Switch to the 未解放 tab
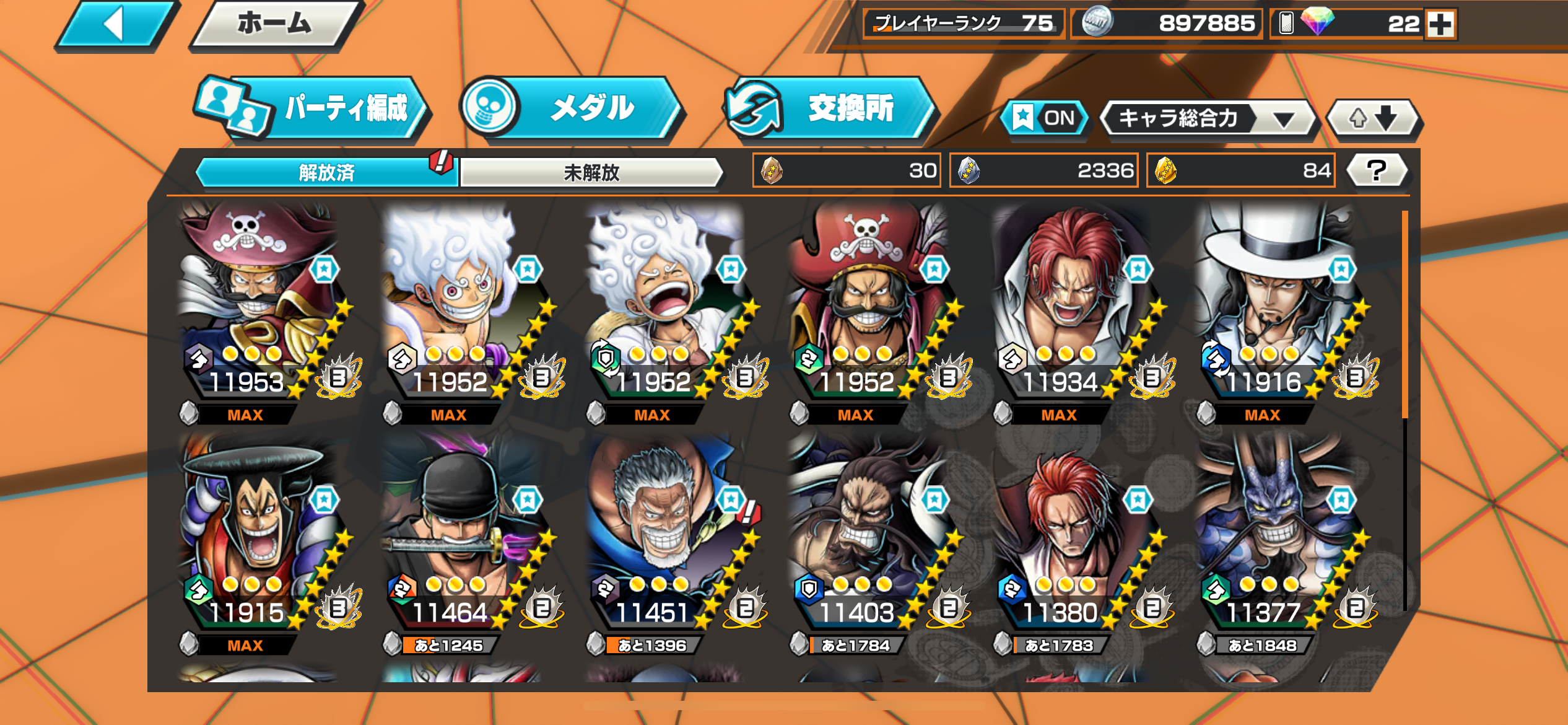The height and width of the screenshot is (725, 1568). click(591, 172)
